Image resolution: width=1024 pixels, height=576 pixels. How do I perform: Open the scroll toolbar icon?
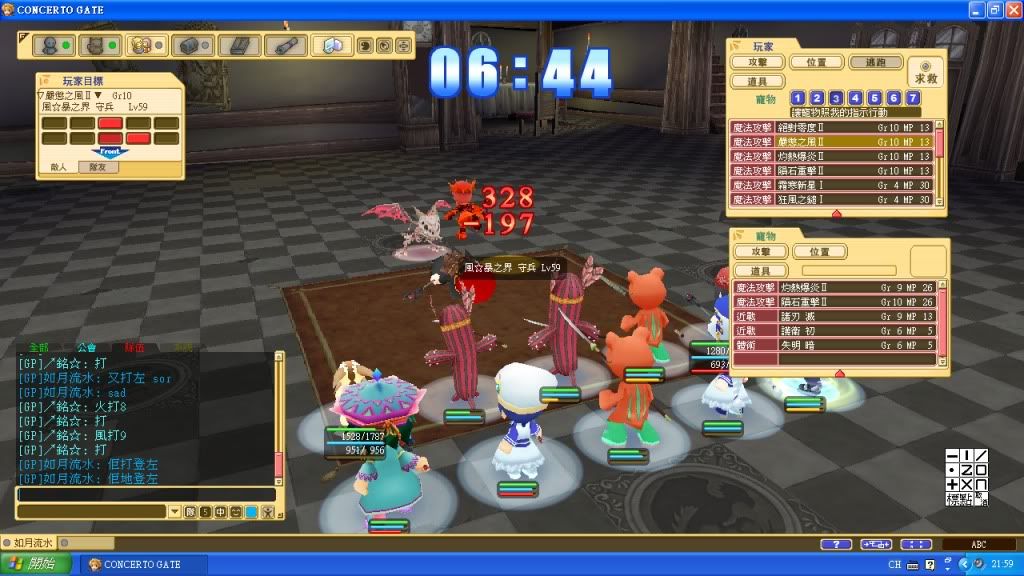285,46
